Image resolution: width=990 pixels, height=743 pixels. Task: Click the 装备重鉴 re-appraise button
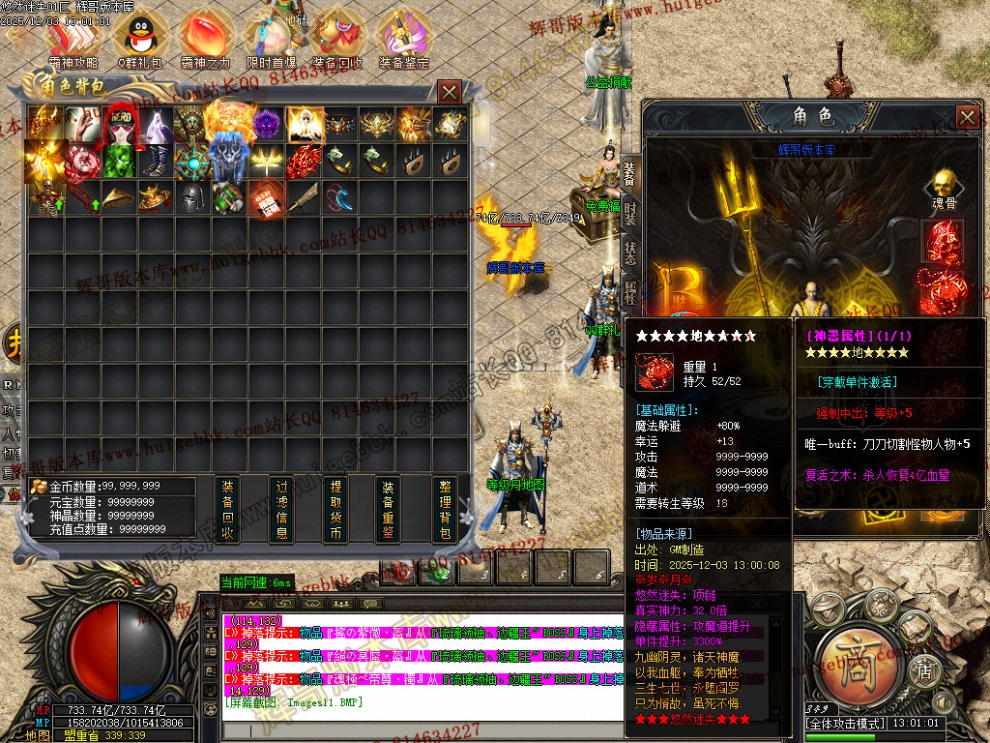tap(388, 509)
